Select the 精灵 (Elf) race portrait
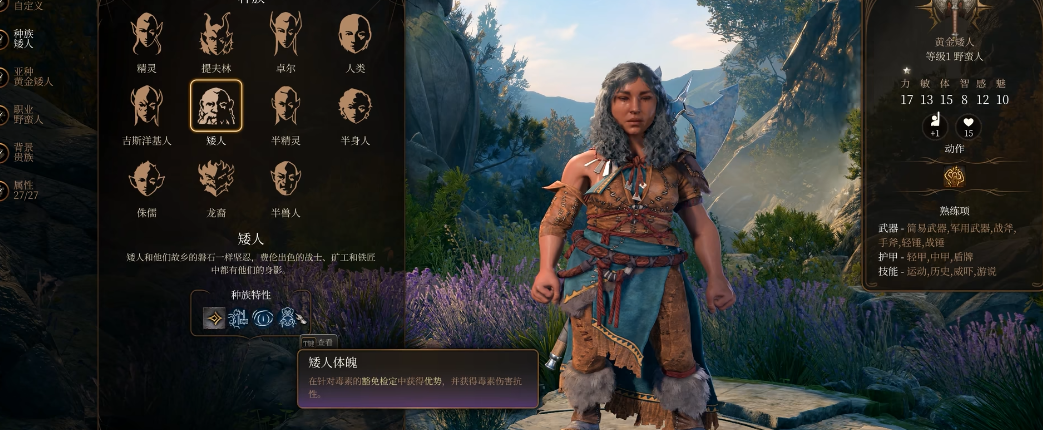The height and width of the screenshot is (430, 1043). tap(146, 34)
